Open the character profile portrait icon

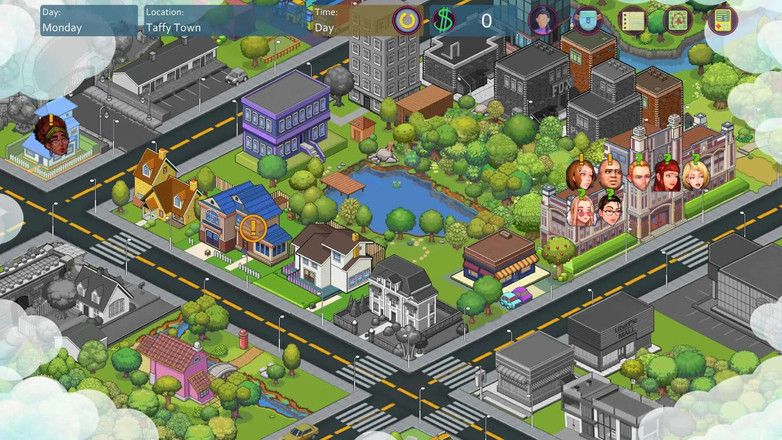click(x=543, y=20)
